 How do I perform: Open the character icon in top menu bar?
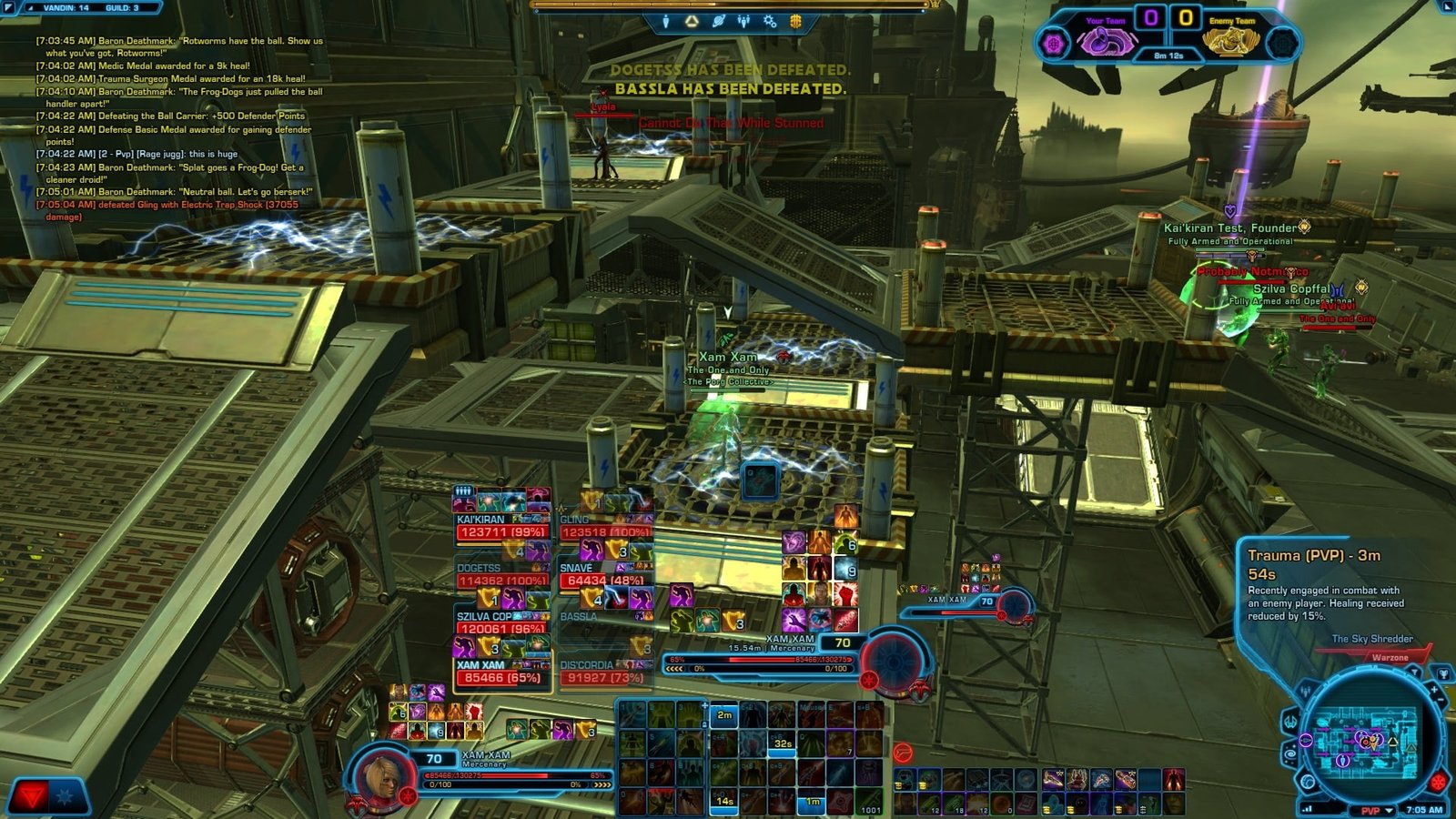(x=666, y=21)
